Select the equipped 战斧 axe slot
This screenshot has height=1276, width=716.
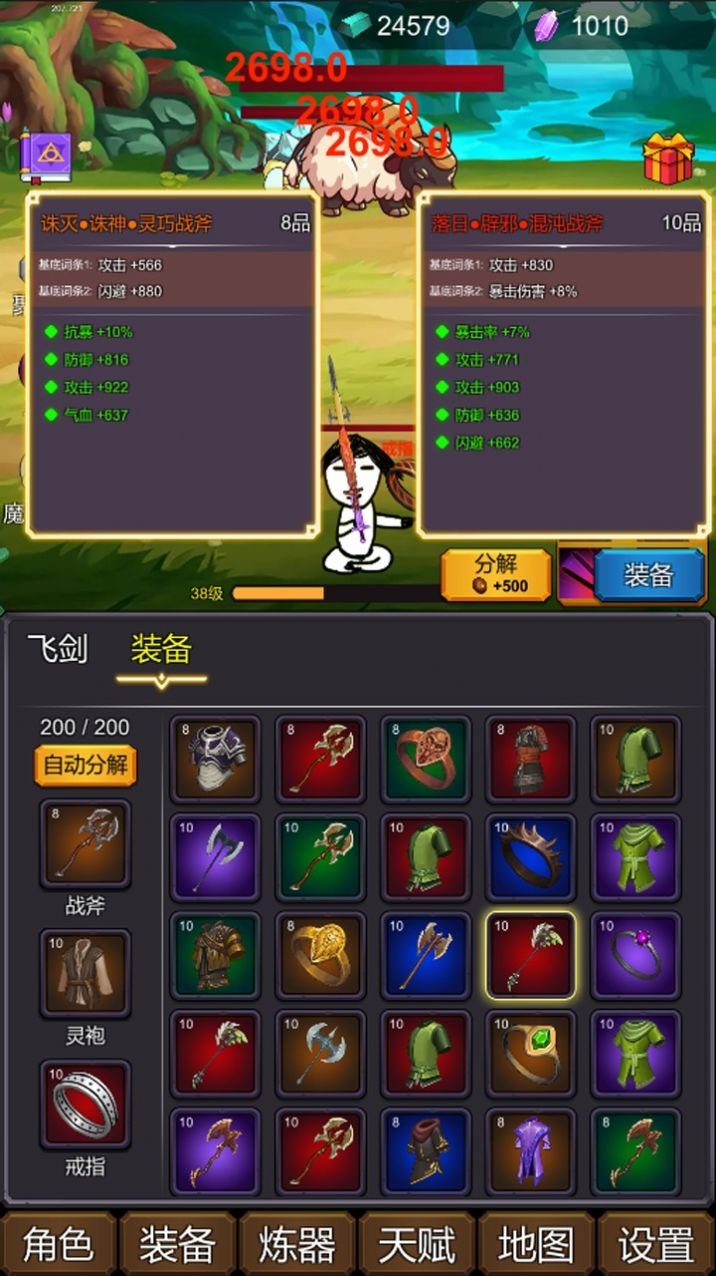coord(85,844)
